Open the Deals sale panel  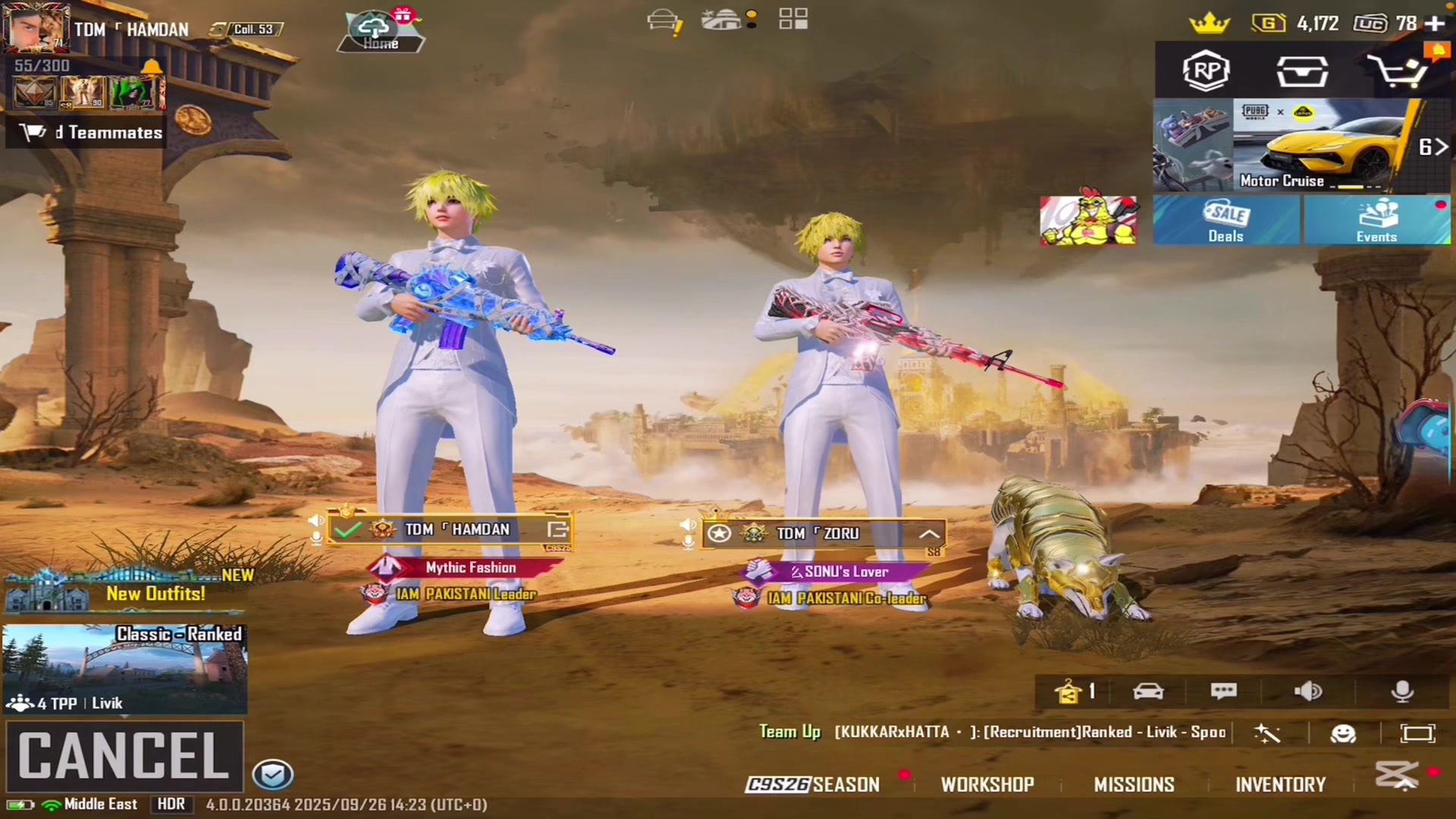[x=1225, y=221]
